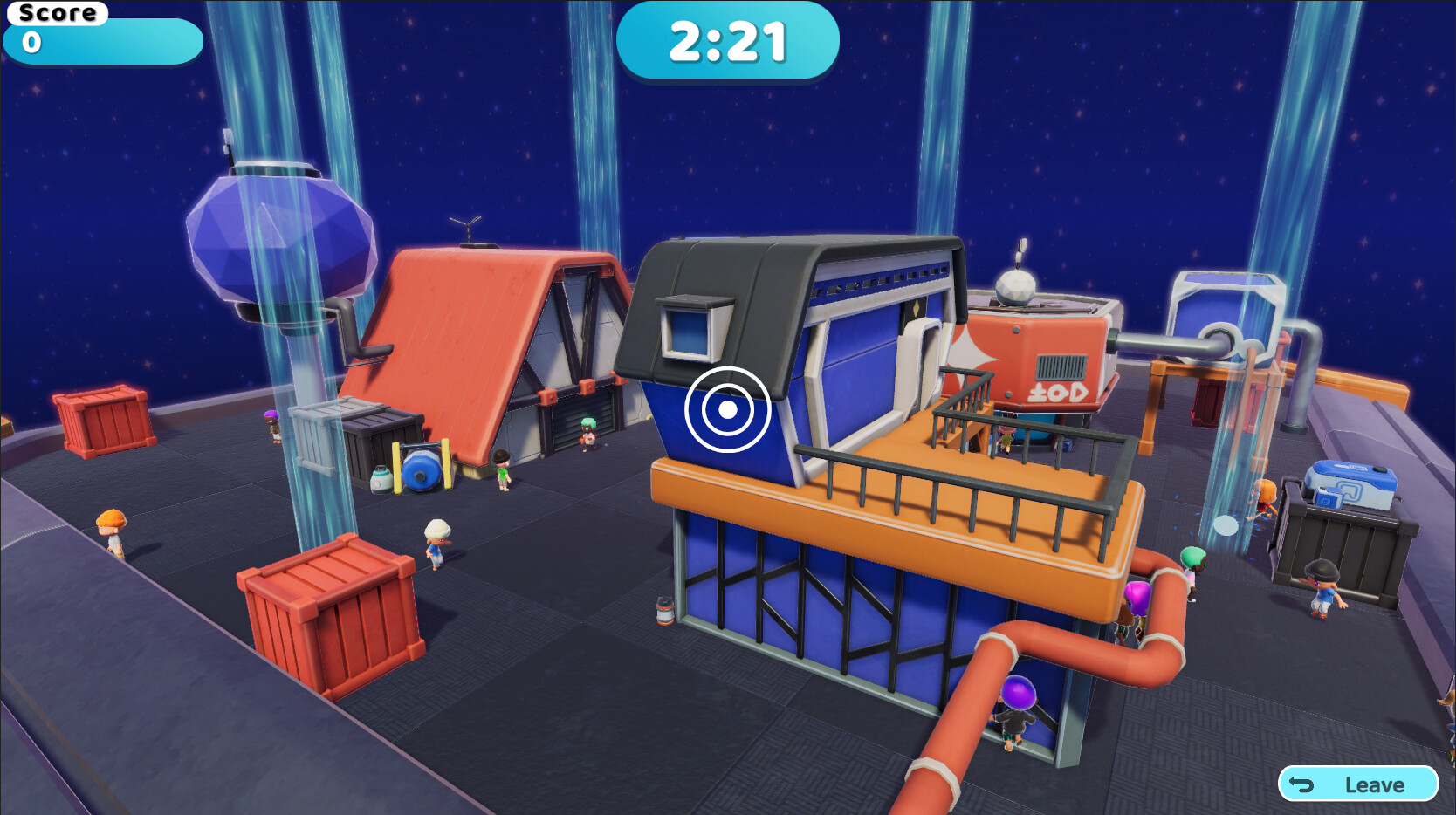This screenshot has height=815, width=1456.
Task: Click the back arrow icon on Leave button
Action: click(1302, 784)
